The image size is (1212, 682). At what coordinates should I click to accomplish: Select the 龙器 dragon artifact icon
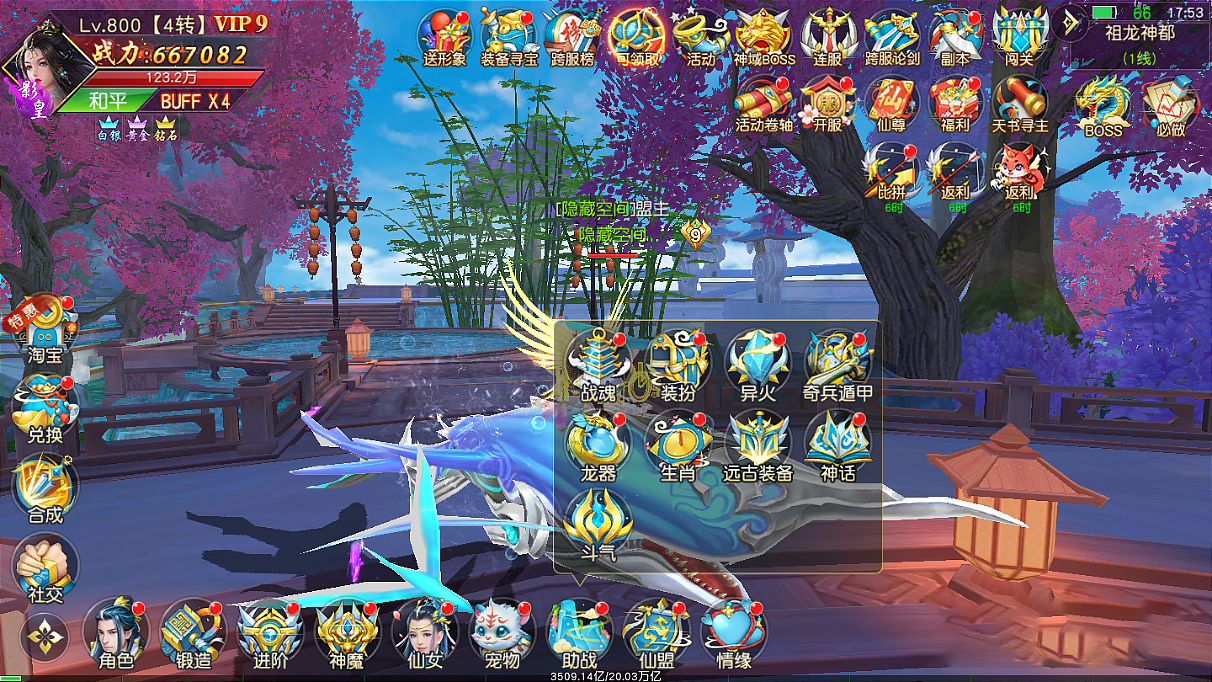598,445
